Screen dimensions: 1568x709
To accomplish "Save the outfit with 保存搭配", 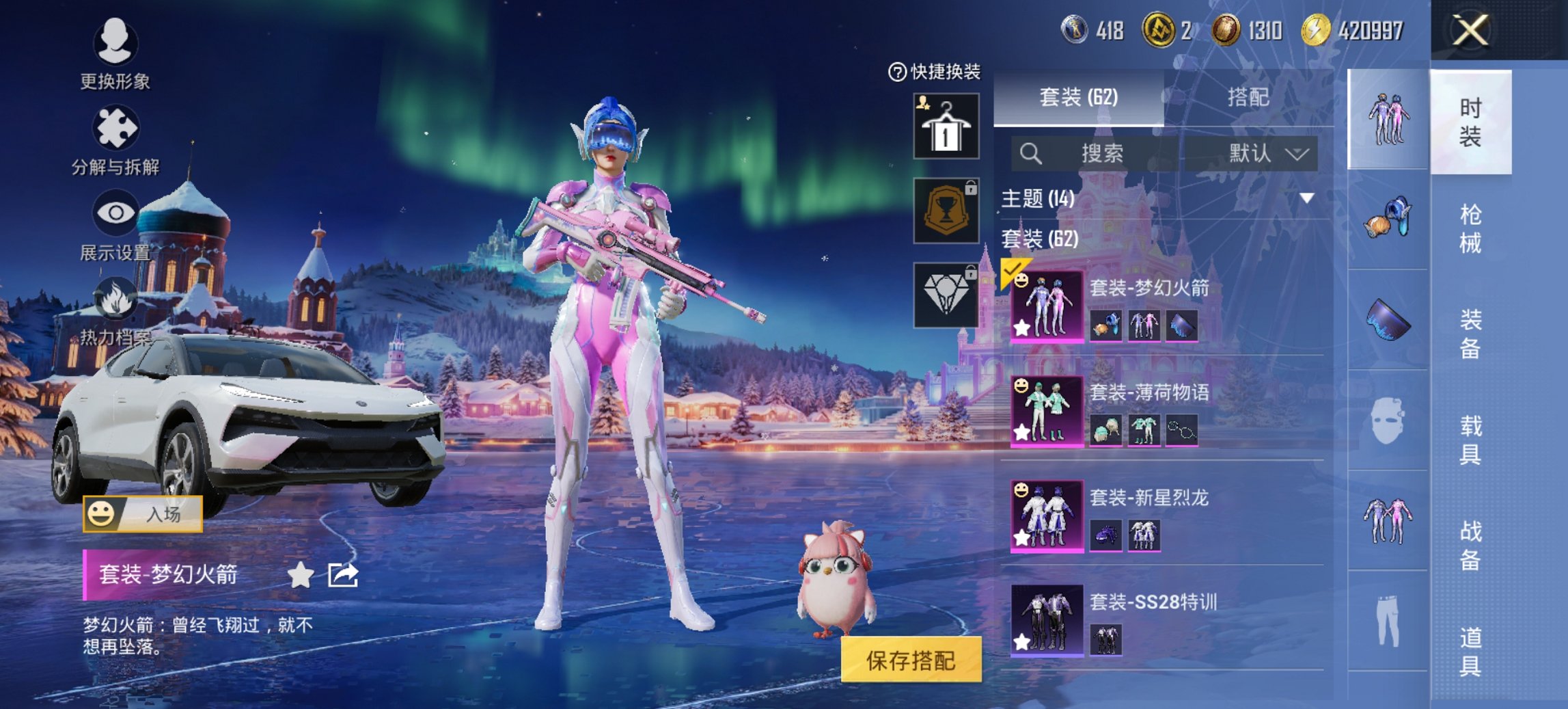I will 911,660.
